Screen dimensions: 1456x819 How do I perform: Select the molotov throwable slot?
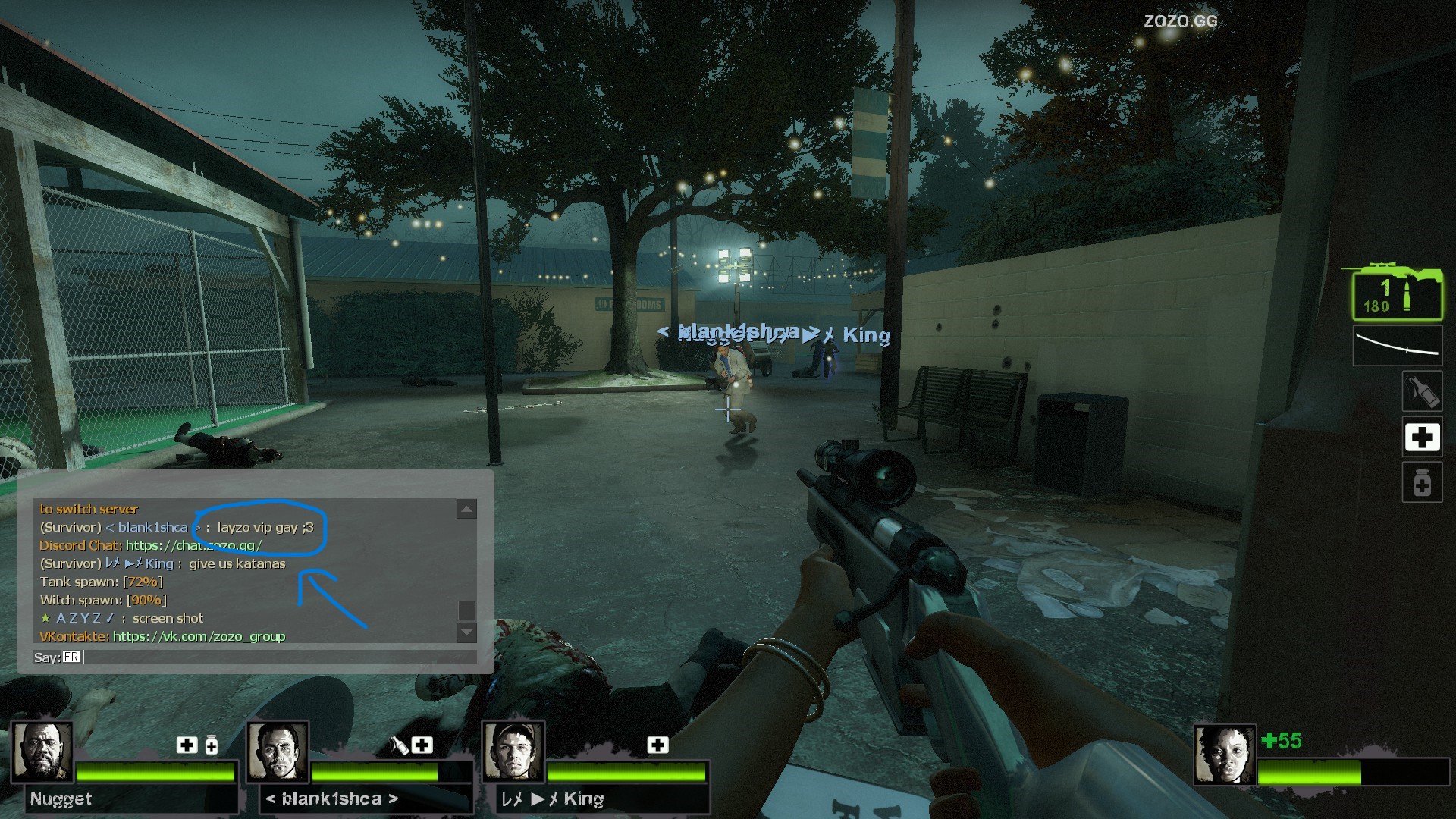pyautogui.click(x=1421, y=391)
